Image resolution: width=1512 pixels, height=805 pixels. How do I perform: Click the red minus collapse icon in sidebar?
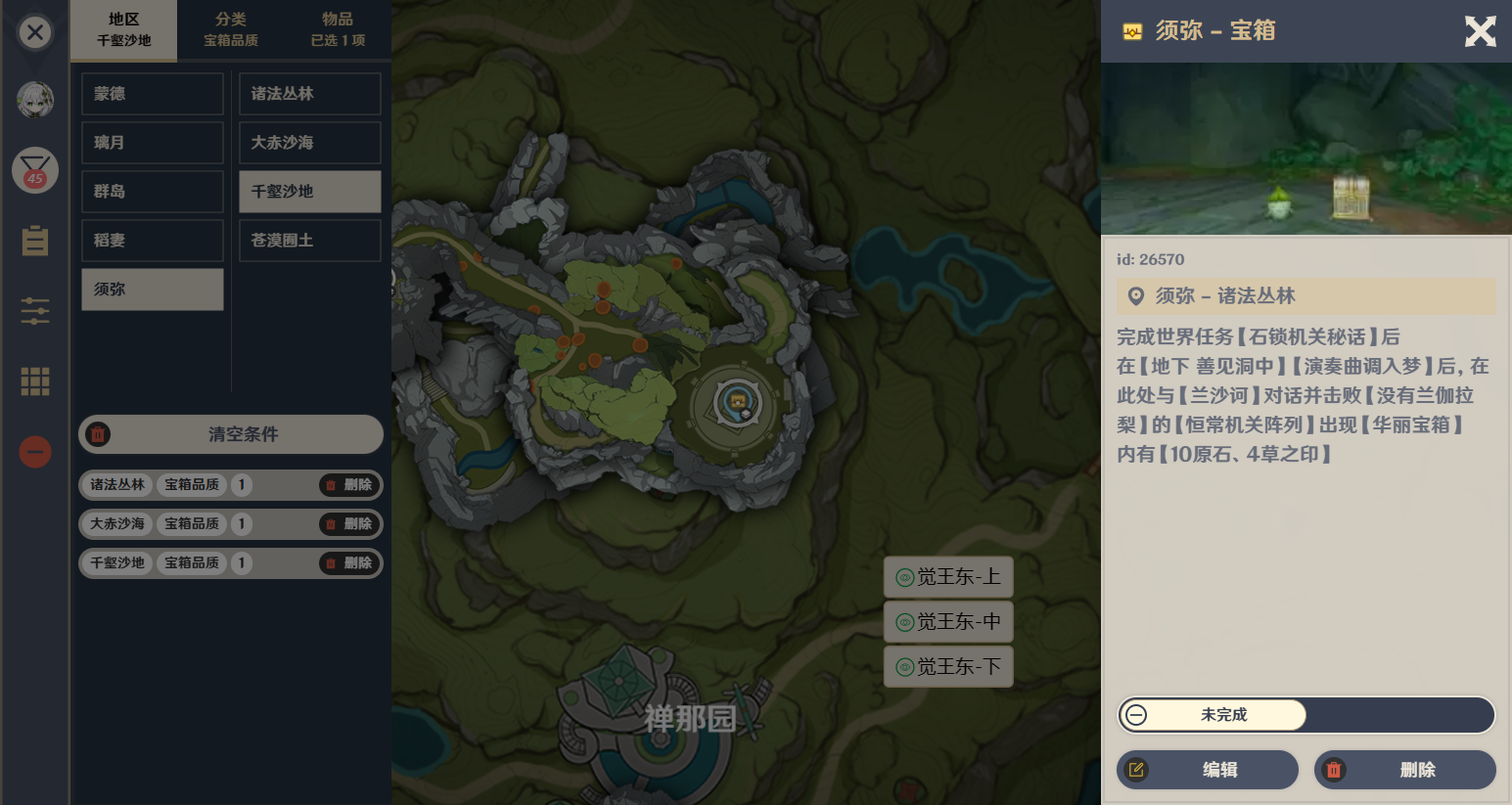[x=34, y=452]
